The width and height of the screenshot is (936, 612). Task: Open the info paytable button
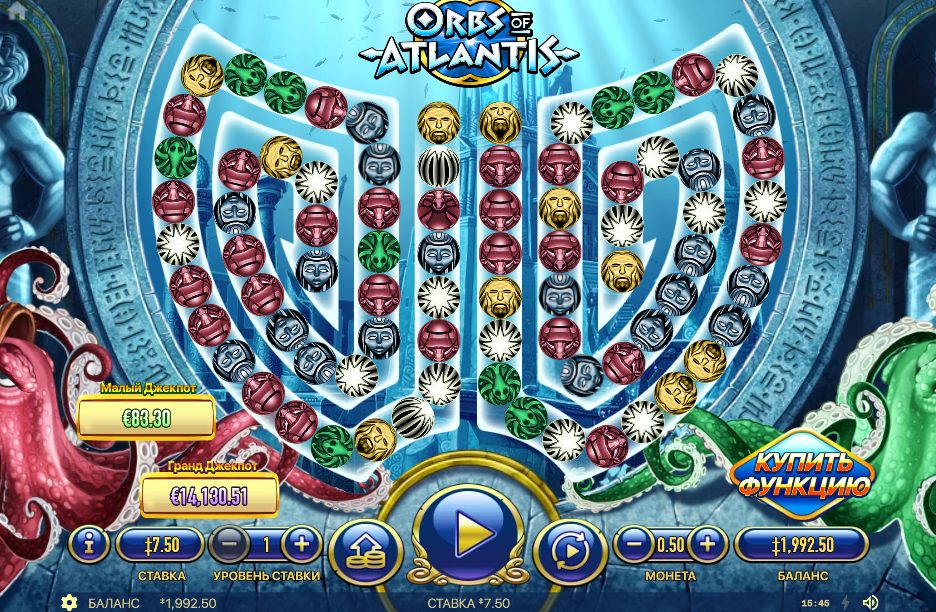[x=90, y=545]
